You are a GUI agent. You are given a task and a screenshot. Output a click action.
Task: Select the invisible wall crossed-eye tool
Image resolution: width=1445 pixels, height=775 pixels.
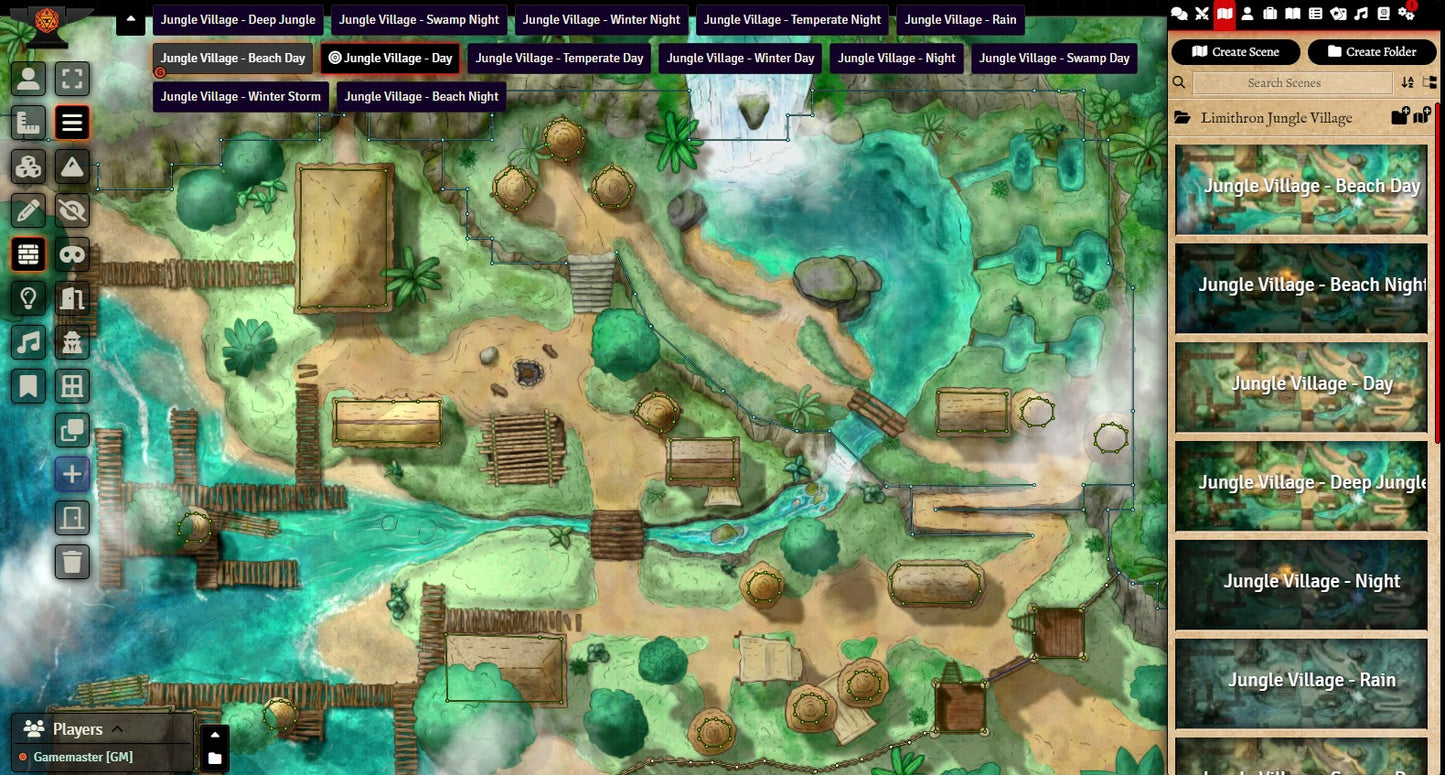[72, 210]
